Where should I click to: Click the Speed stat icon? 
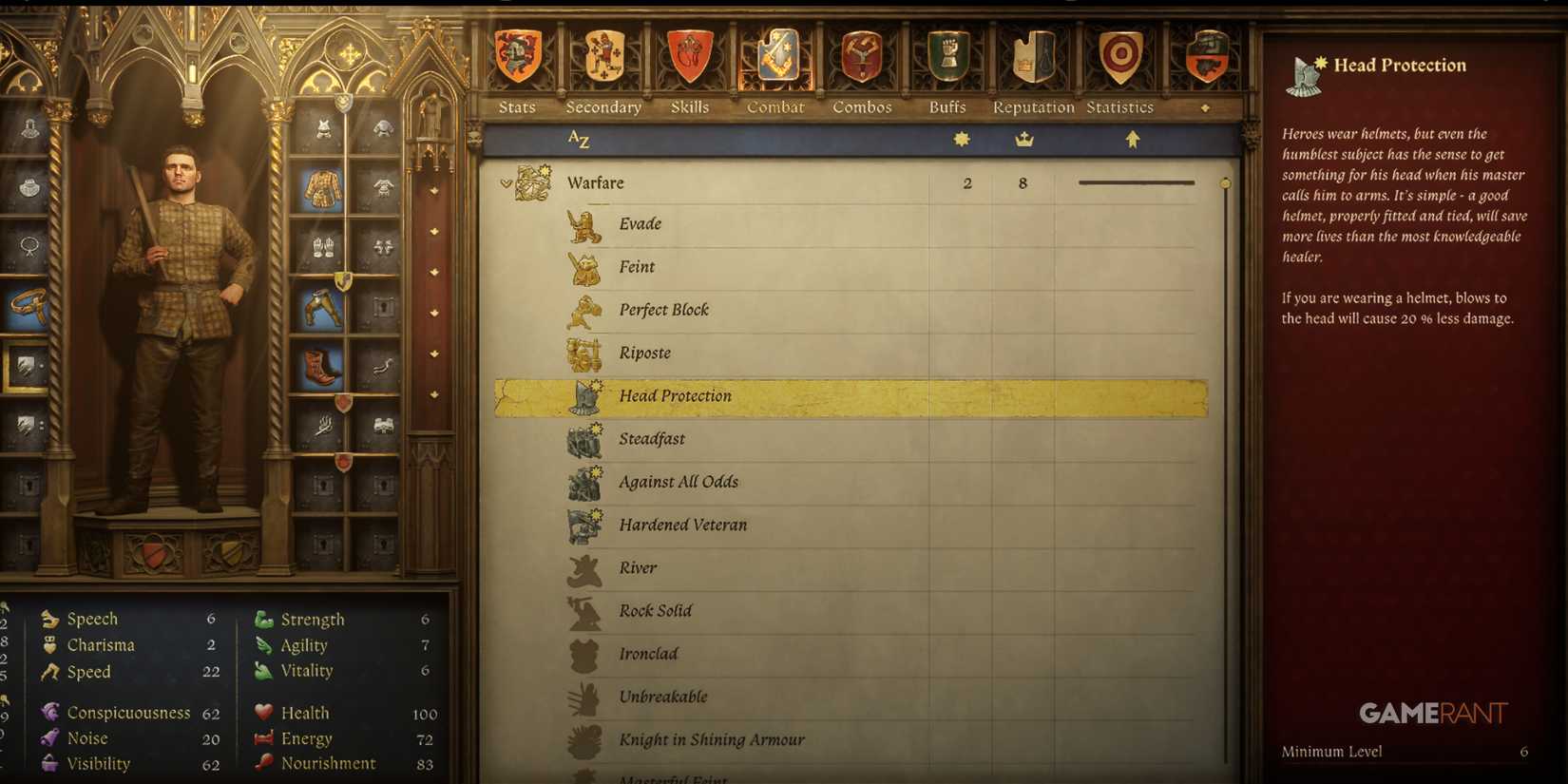pyautogui.click(x=48, y=672)
